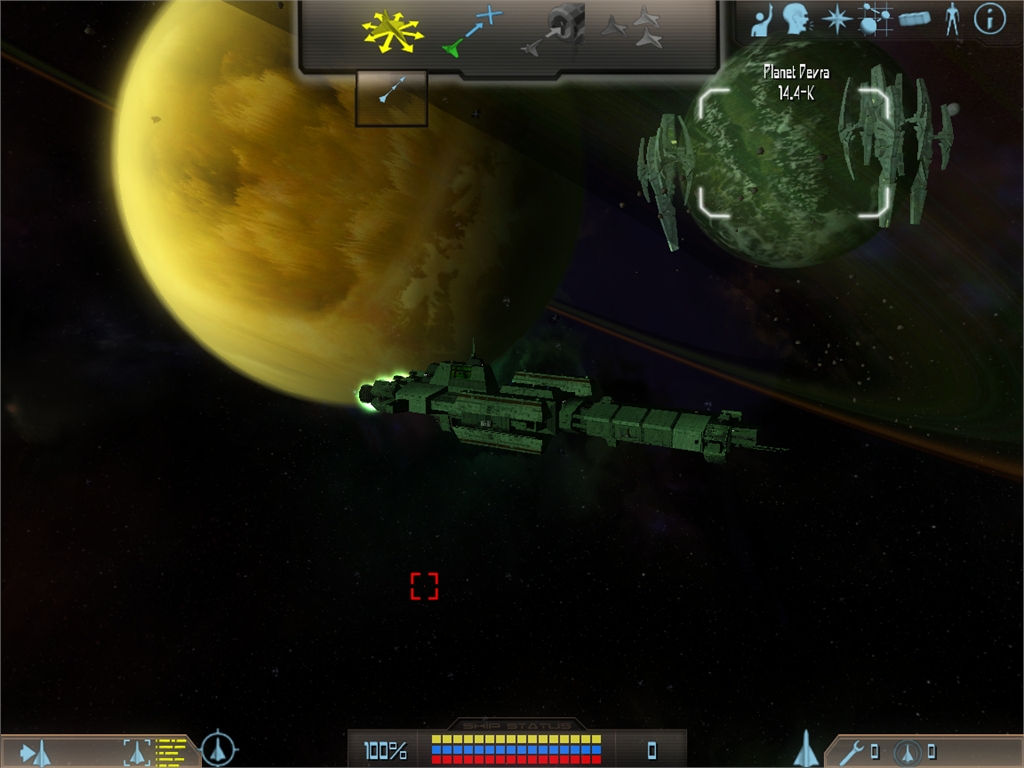The width and height of the screenshot is (1024, 768).
Task: Open the planet grid map icon
Action: (875, 19)
